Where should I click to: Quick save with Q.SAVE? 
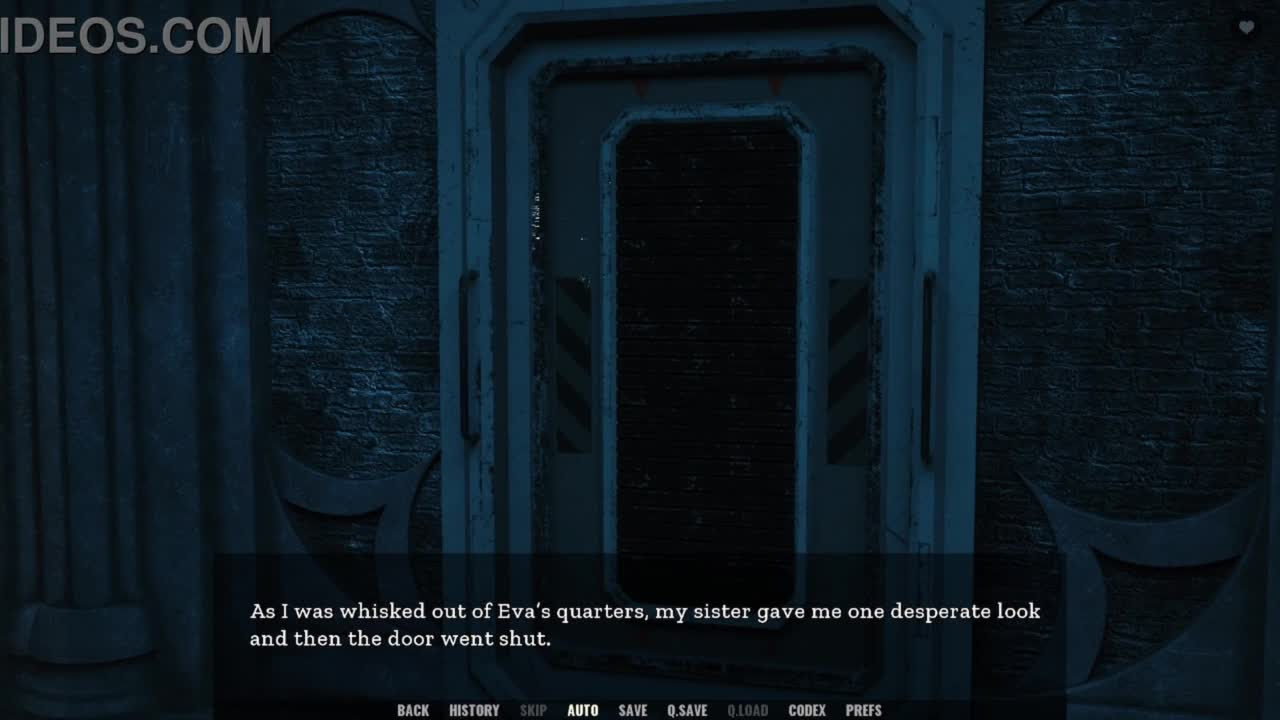coord(687,710)
